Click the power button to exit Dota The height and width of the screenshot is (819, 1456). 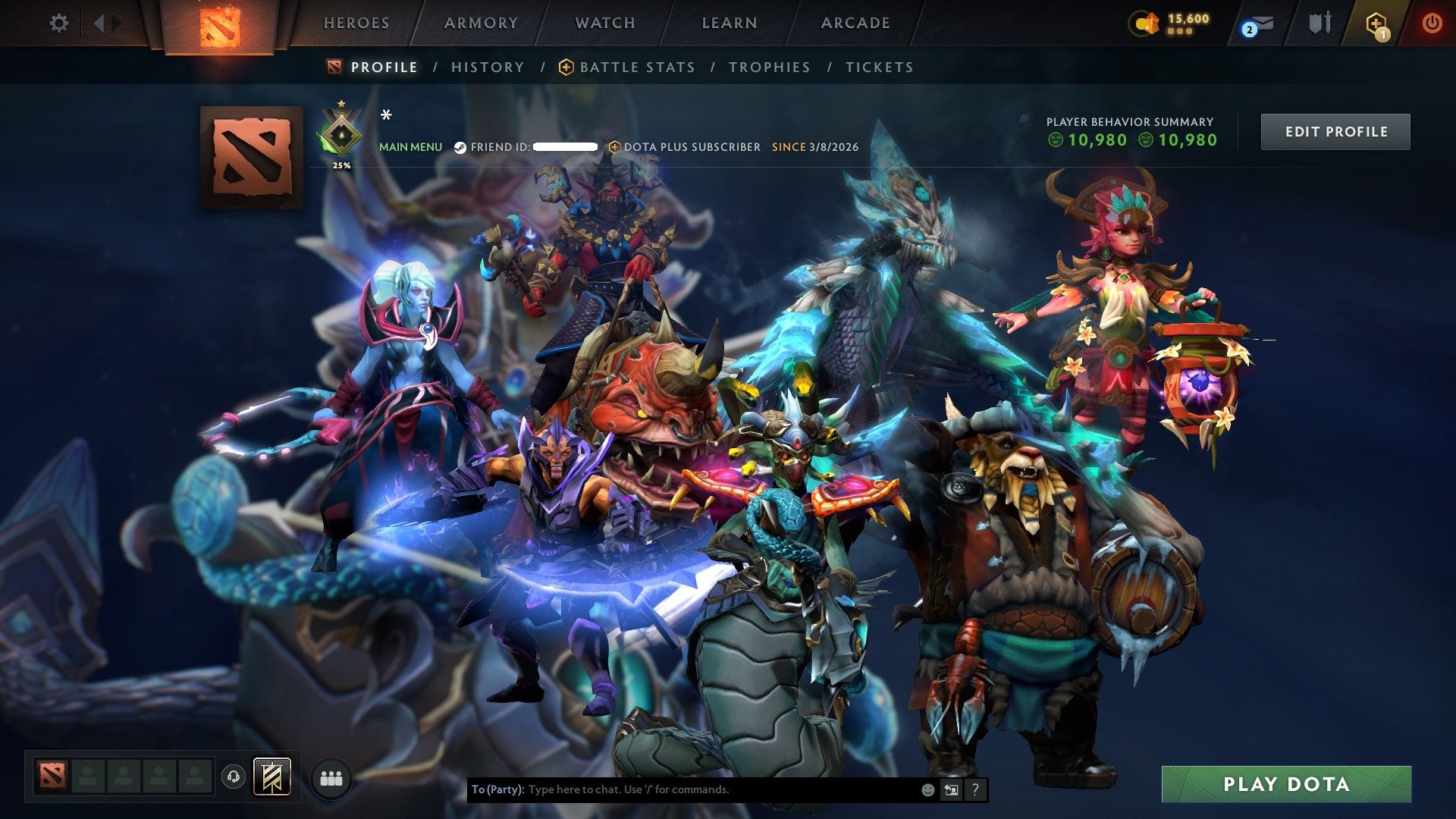[x=1433, y=23]
